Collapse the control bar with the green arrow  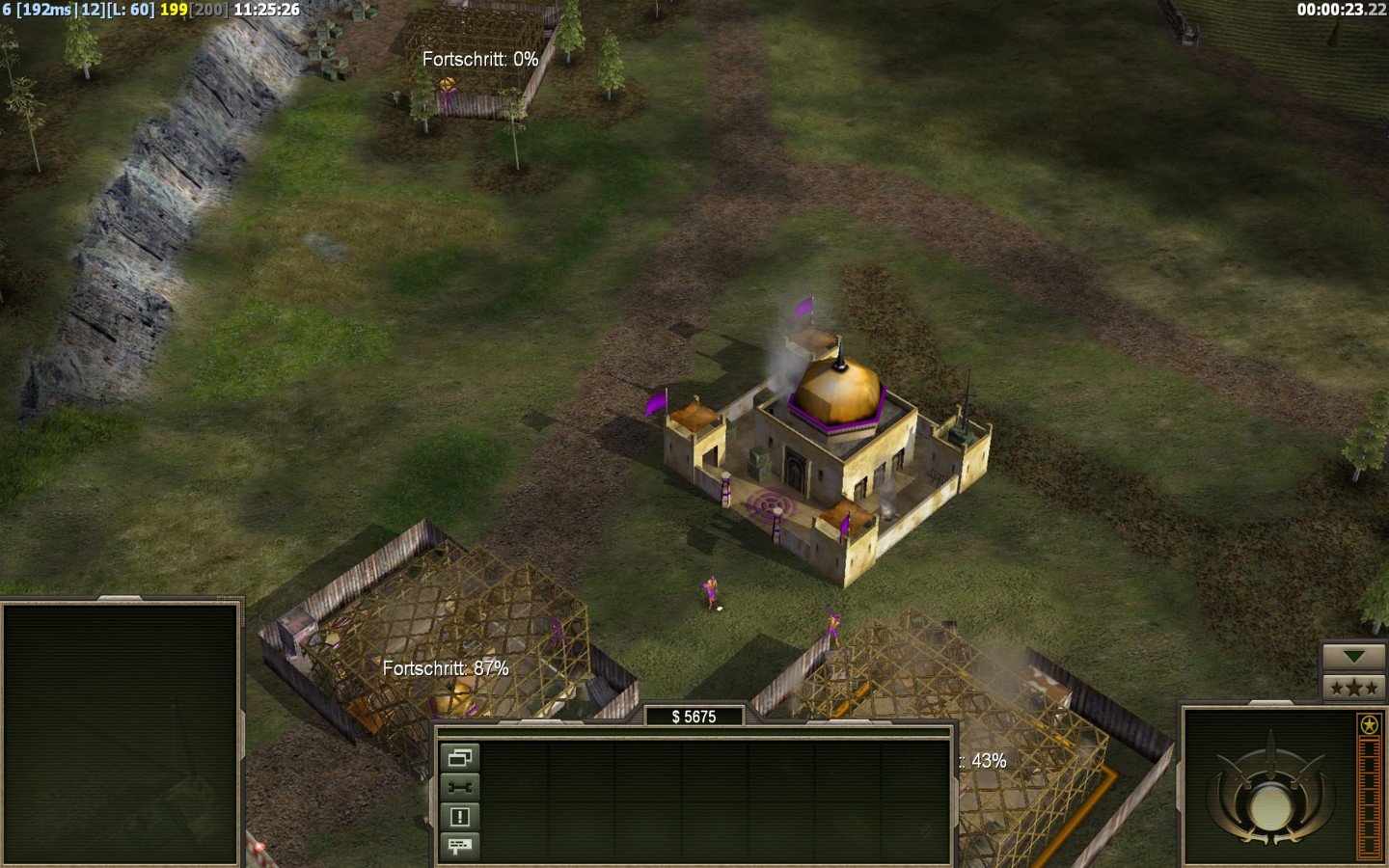click(x=1353, y=657)
